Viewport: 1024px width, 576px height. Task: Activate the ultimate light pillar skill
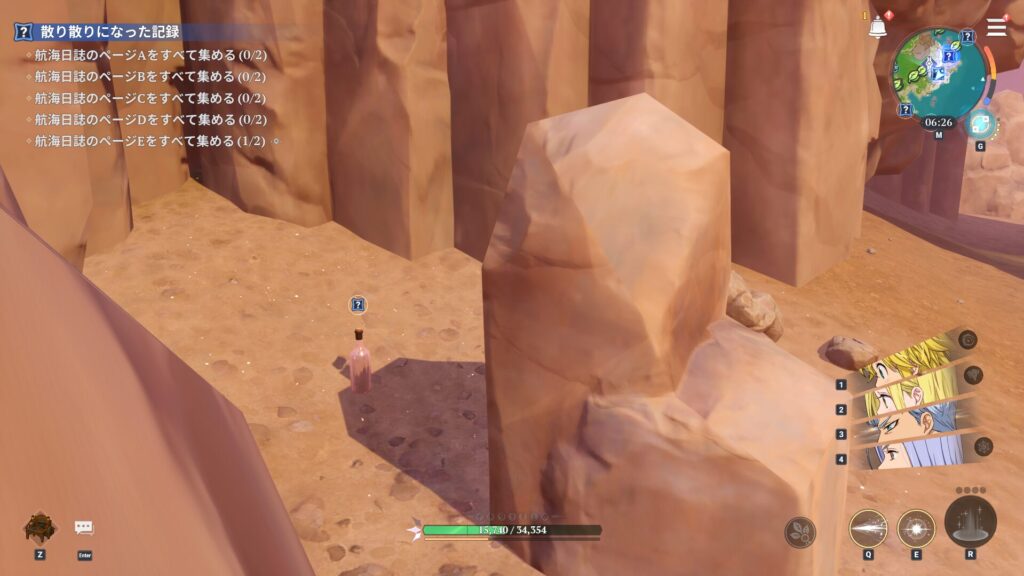(x=970, y=521)
